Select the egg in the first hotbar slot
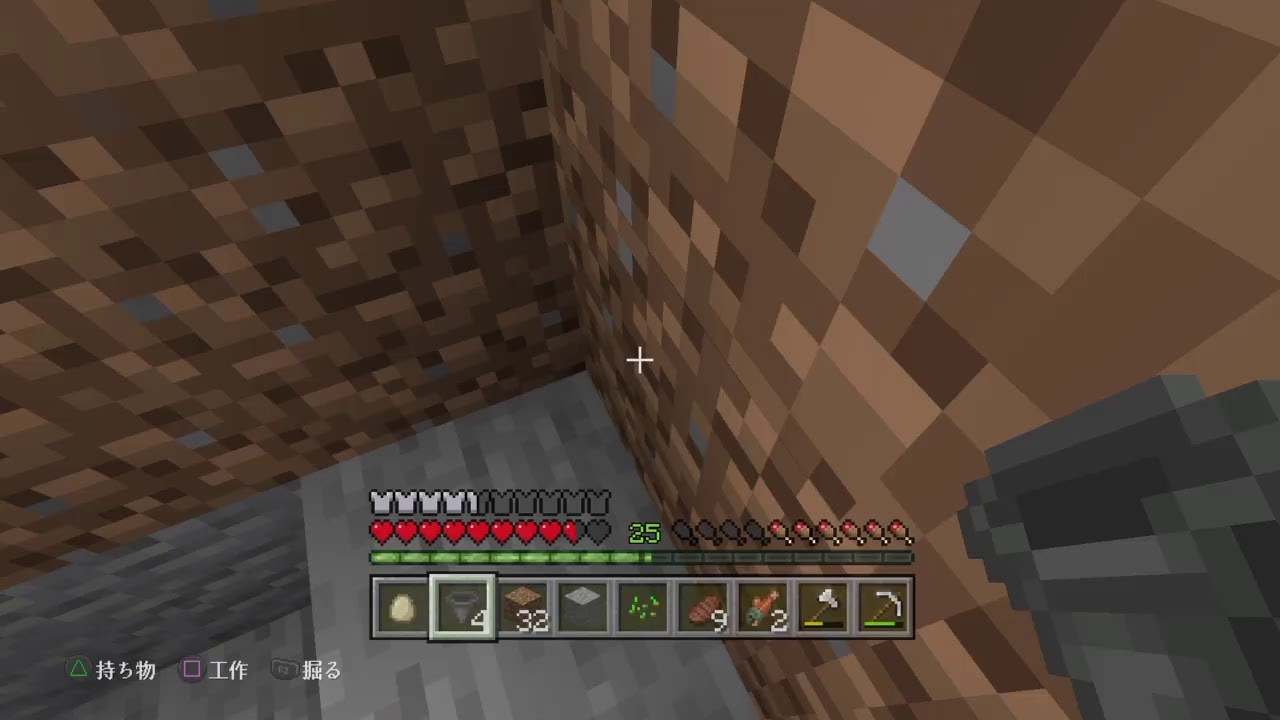 401,607
